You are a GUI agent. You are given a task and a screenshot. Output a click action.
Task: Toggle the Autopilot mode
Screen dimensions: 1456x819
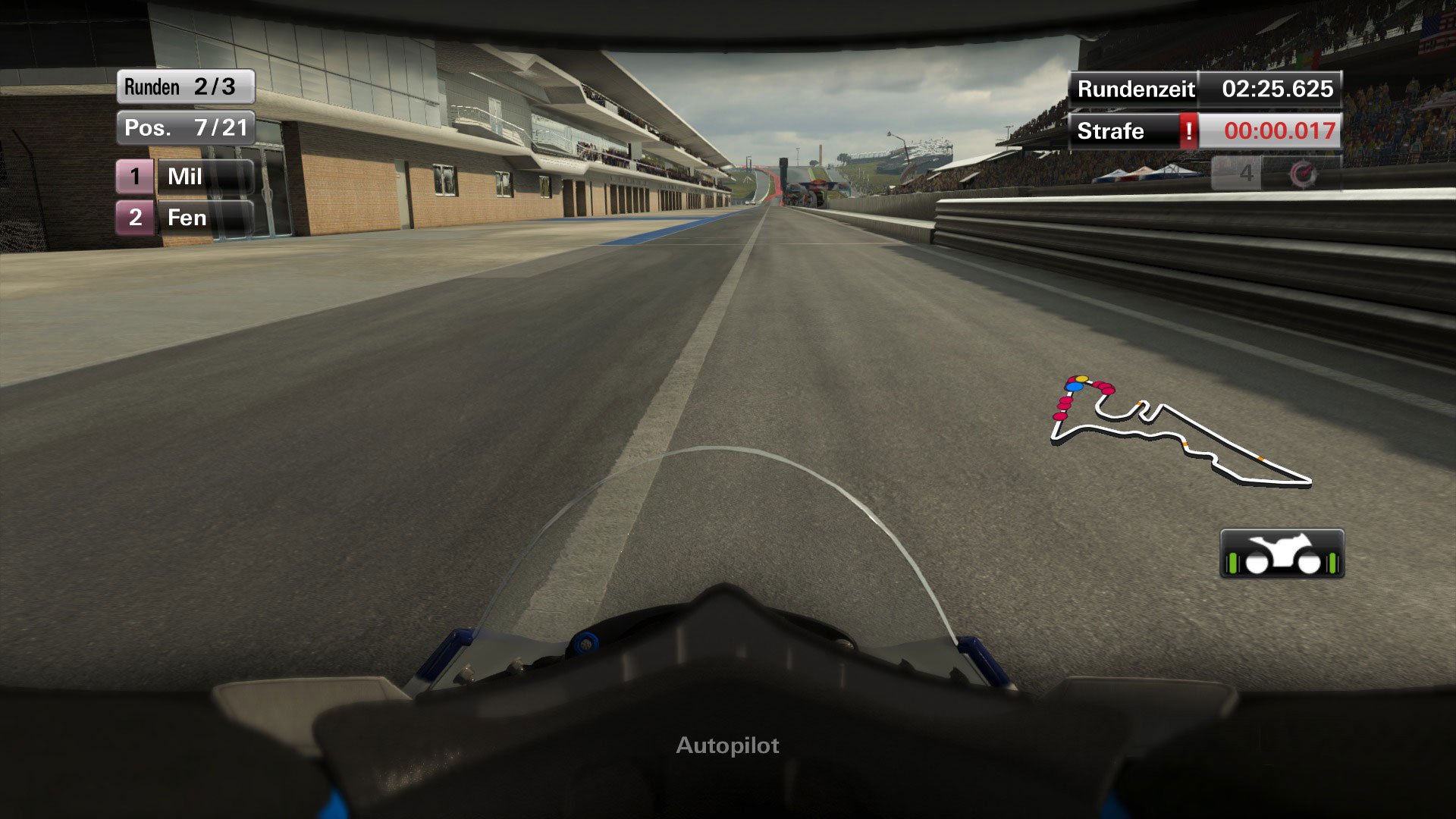726,745
